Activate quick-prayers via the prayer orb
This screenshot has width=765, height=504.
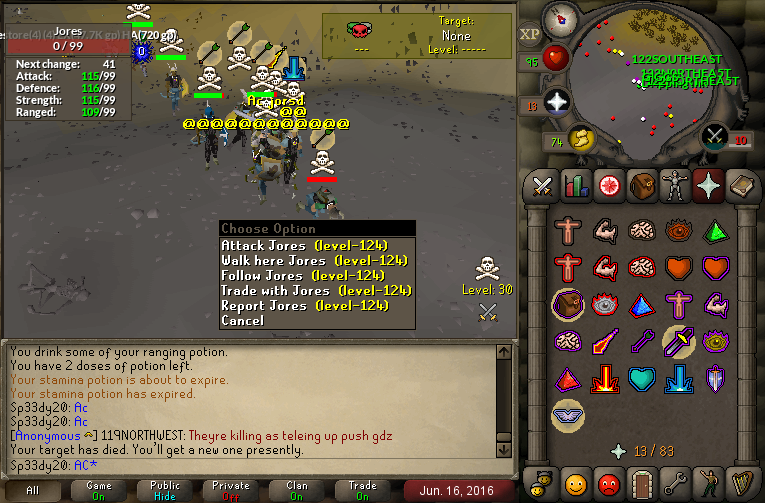[x=557, y=100]
